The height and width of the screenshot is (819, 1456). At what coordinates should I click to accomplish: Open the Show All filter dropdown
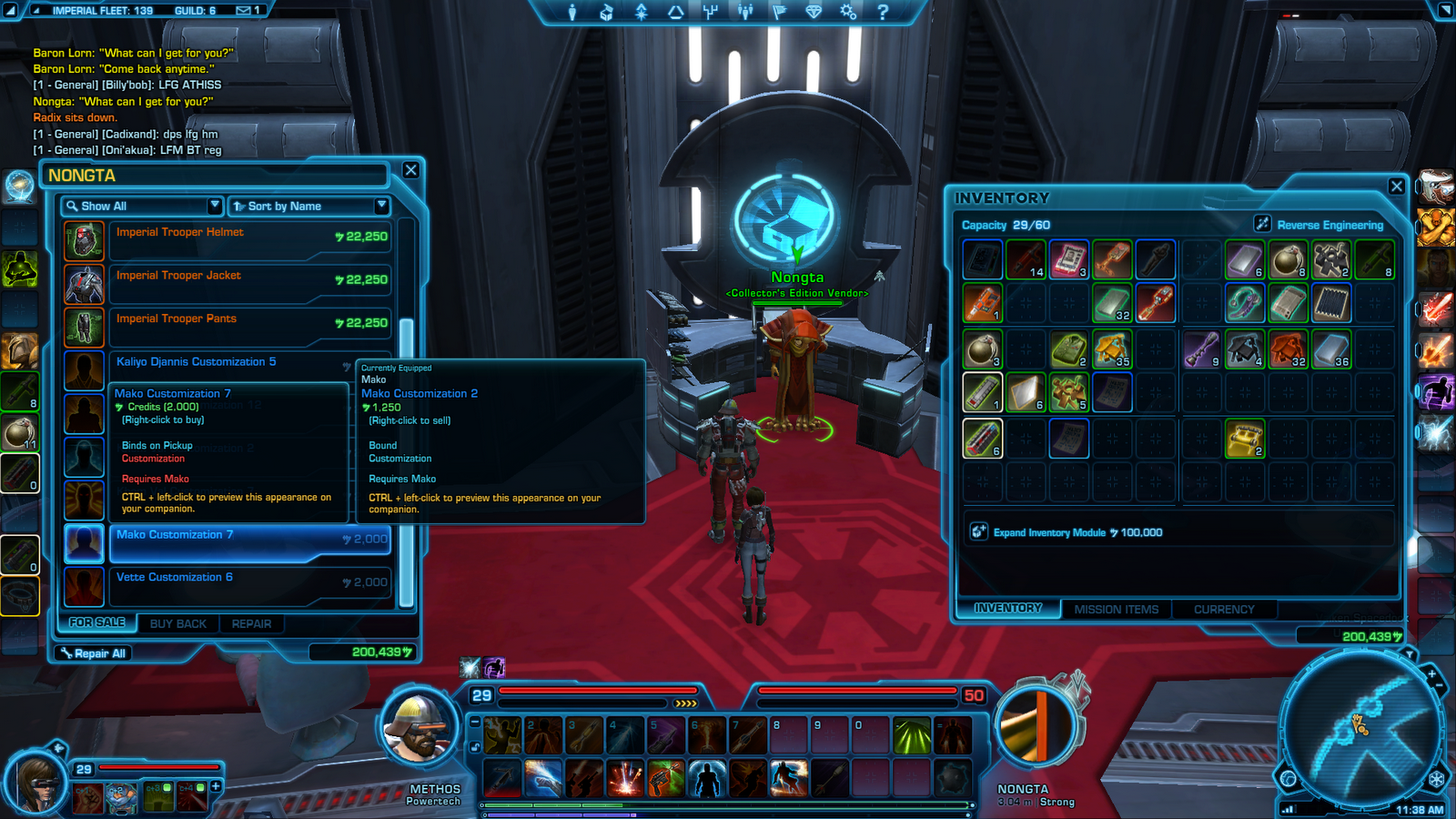click(x=142, y=207)
